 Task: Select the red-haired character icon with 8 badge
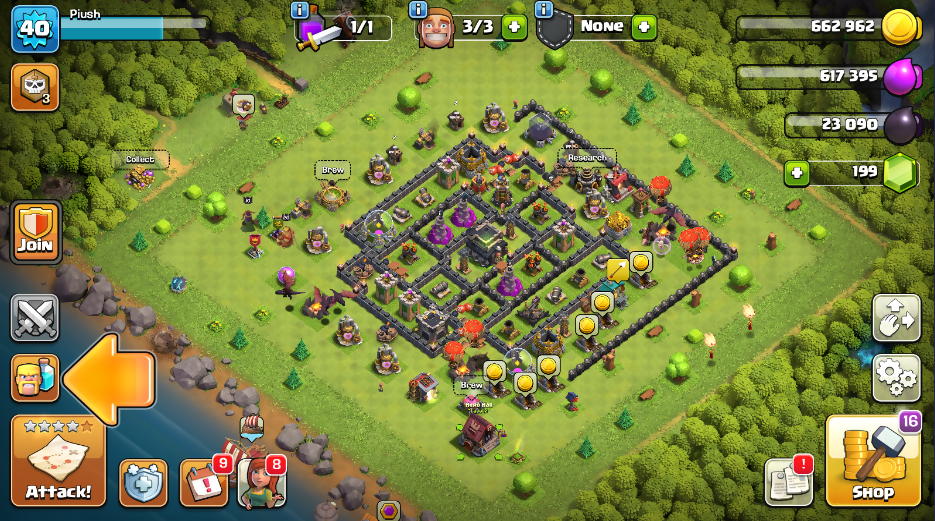tap(261, 483)
